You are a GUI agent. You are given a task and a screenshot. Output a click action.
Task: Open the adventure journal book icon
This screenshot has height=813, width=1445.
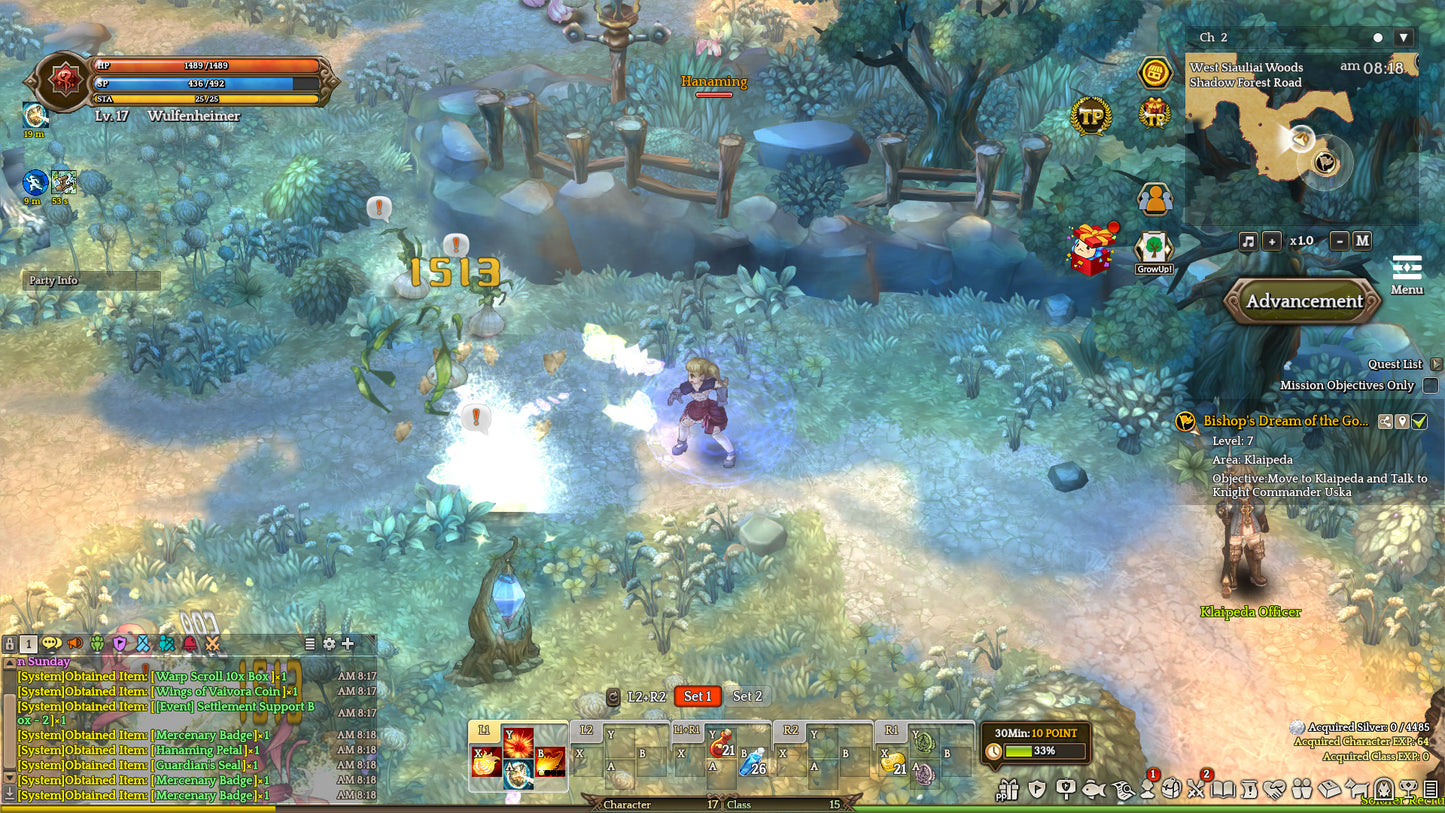pyautogui.click(x=1221, y=790)
